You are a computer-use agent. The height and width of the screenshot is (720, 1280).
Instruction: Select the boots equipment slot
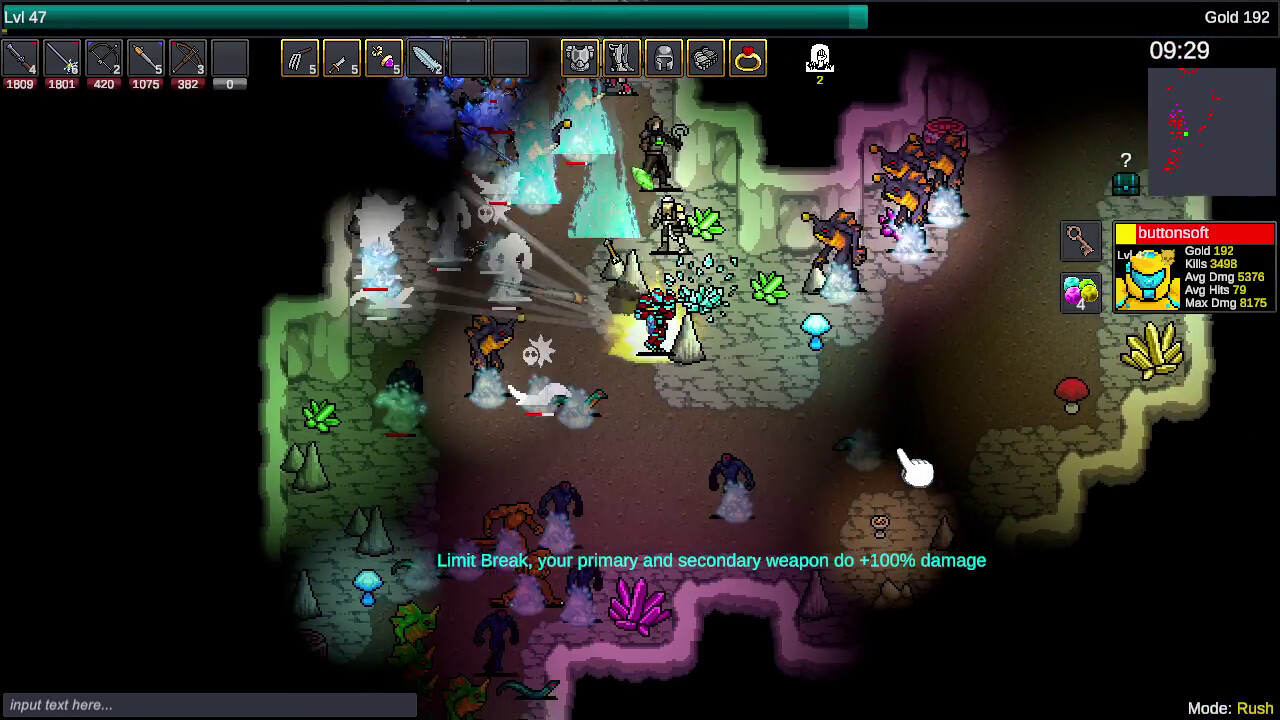pos(622,59)
